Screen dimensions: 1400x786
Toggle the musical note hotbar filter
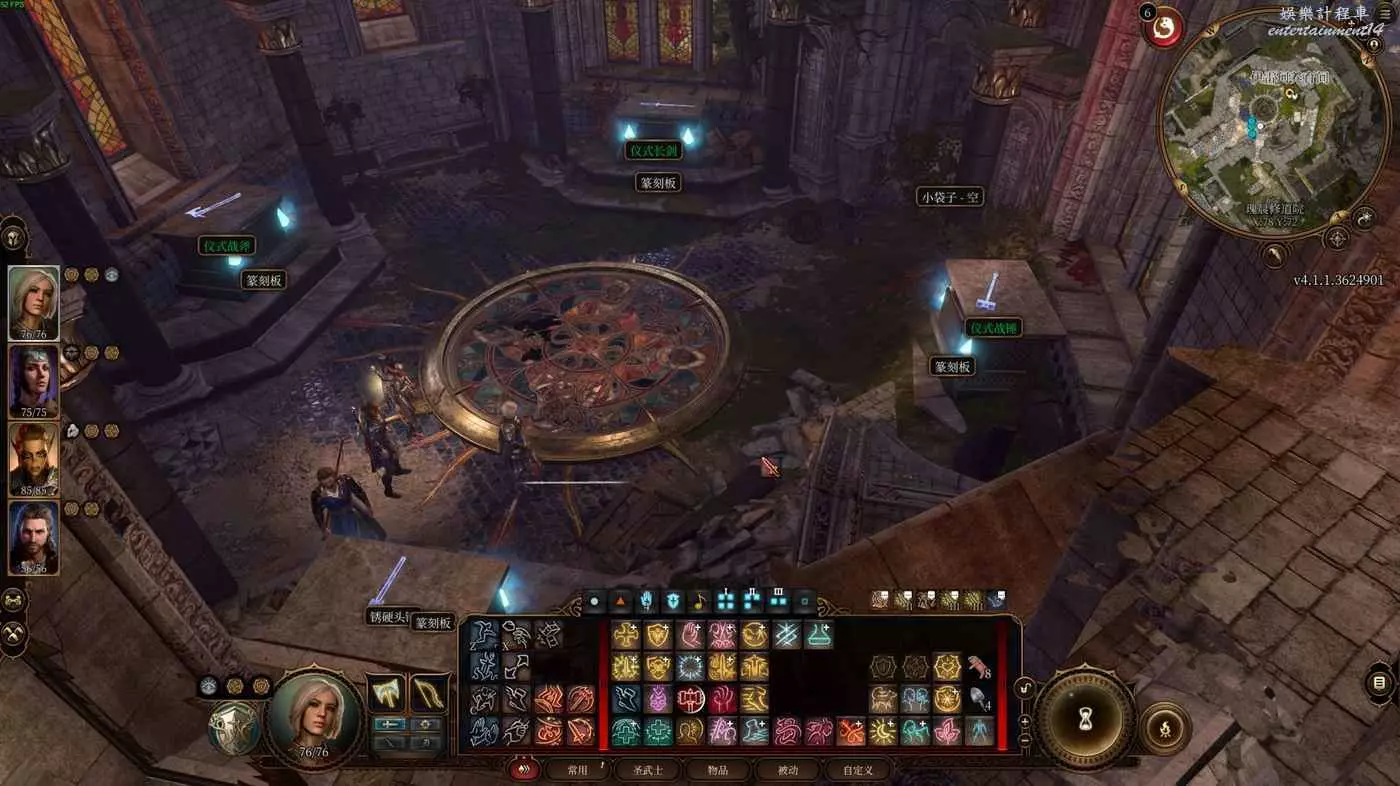pos(699,602)
